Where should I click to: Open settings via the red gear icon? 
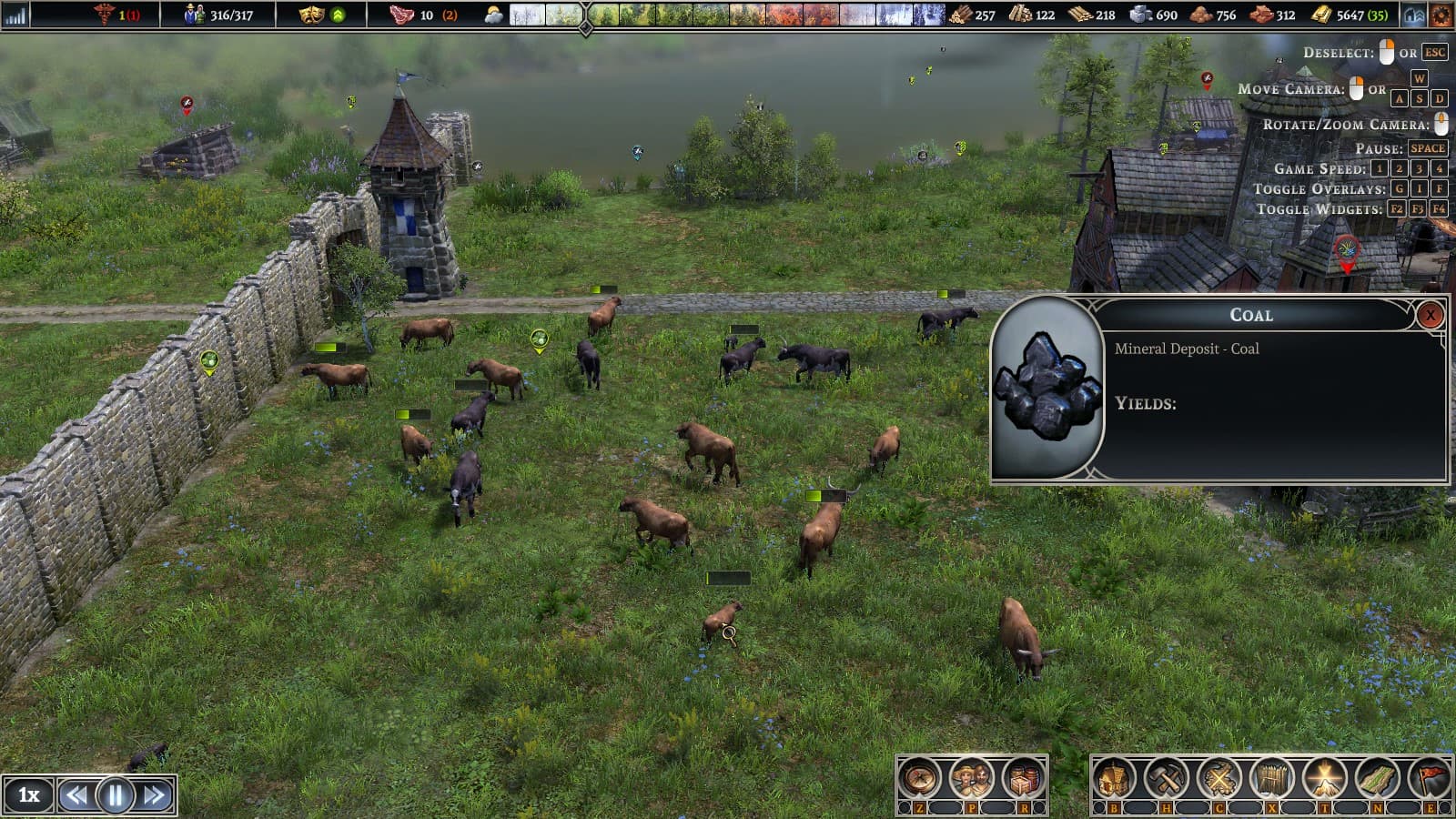[x=1442, y=14]
